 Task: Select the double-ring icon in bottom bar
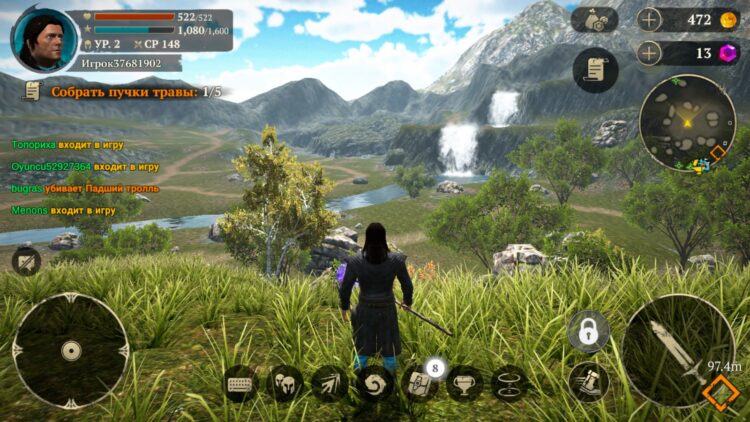(509, 383)
